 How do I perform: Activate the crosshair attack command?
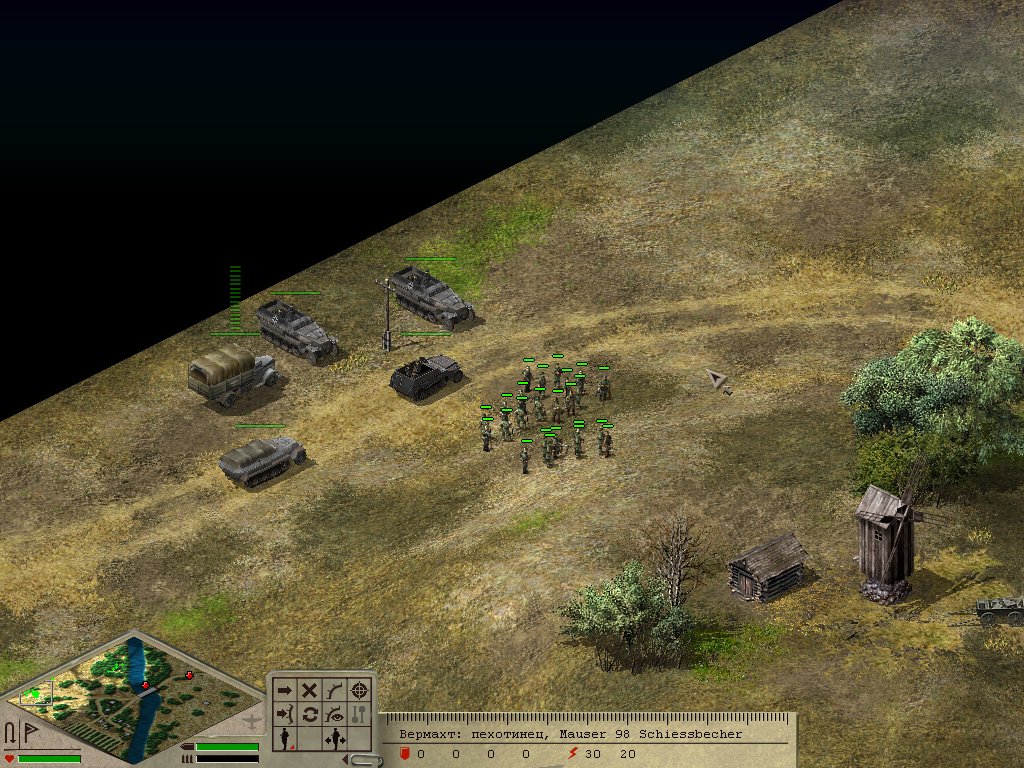pos(360,690)
